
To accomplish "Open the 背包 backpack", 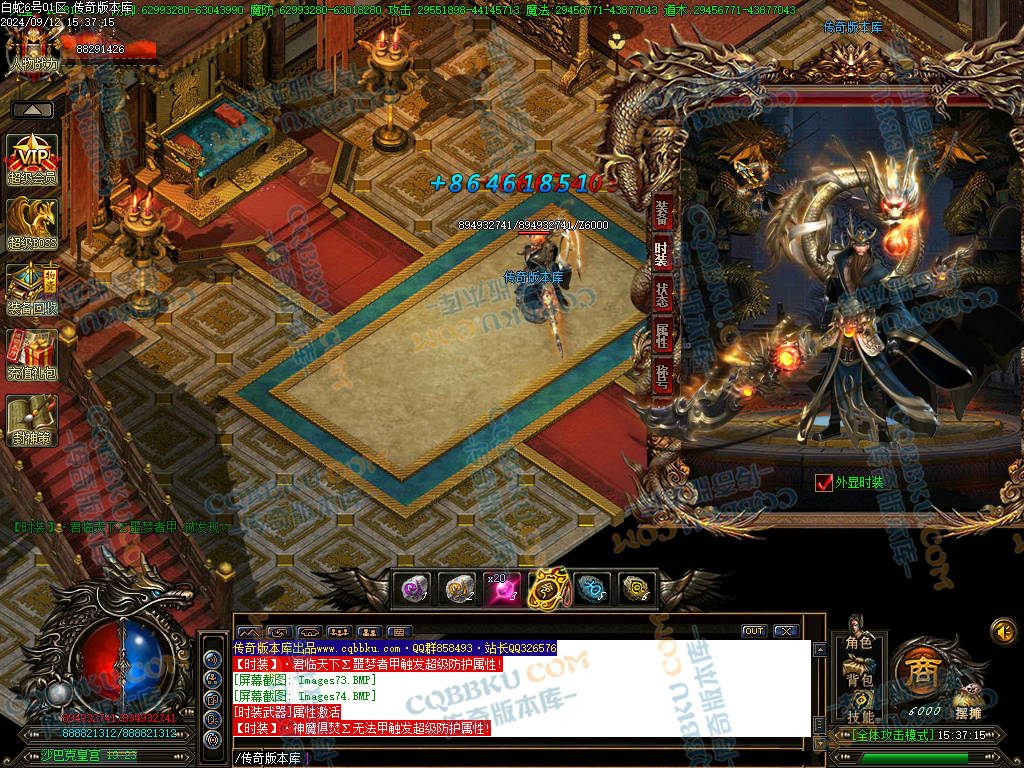I will (859, 679).
